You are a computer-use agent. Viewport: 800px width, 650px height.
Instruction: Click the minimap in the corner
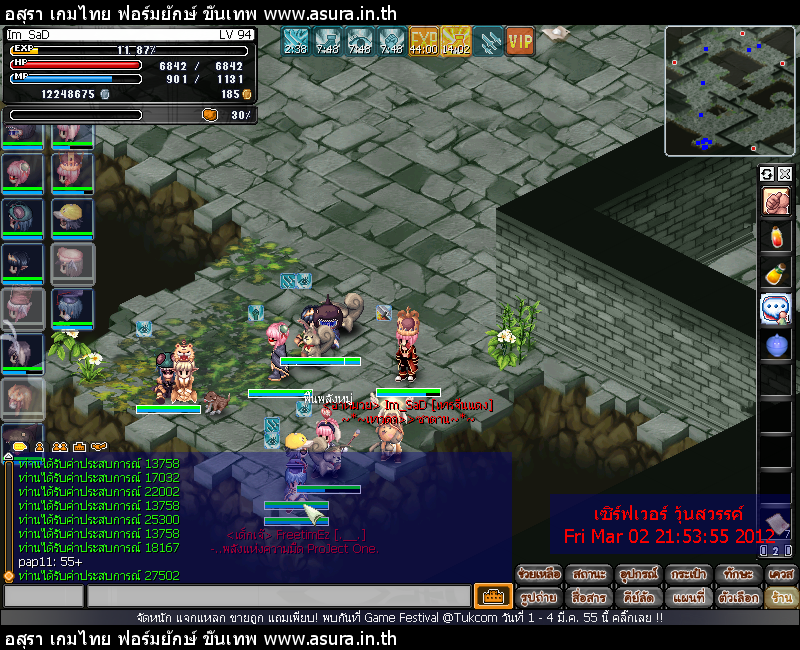pyautogui.click(x=728, y=91)
